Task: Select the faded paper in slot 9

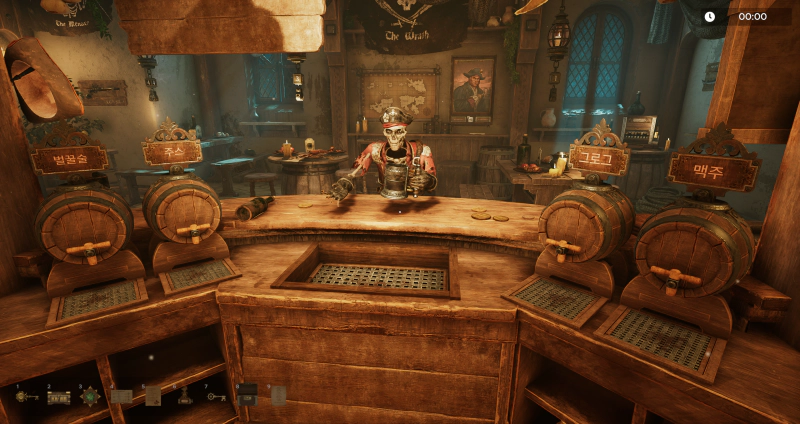Action: (x=279, y=395)
